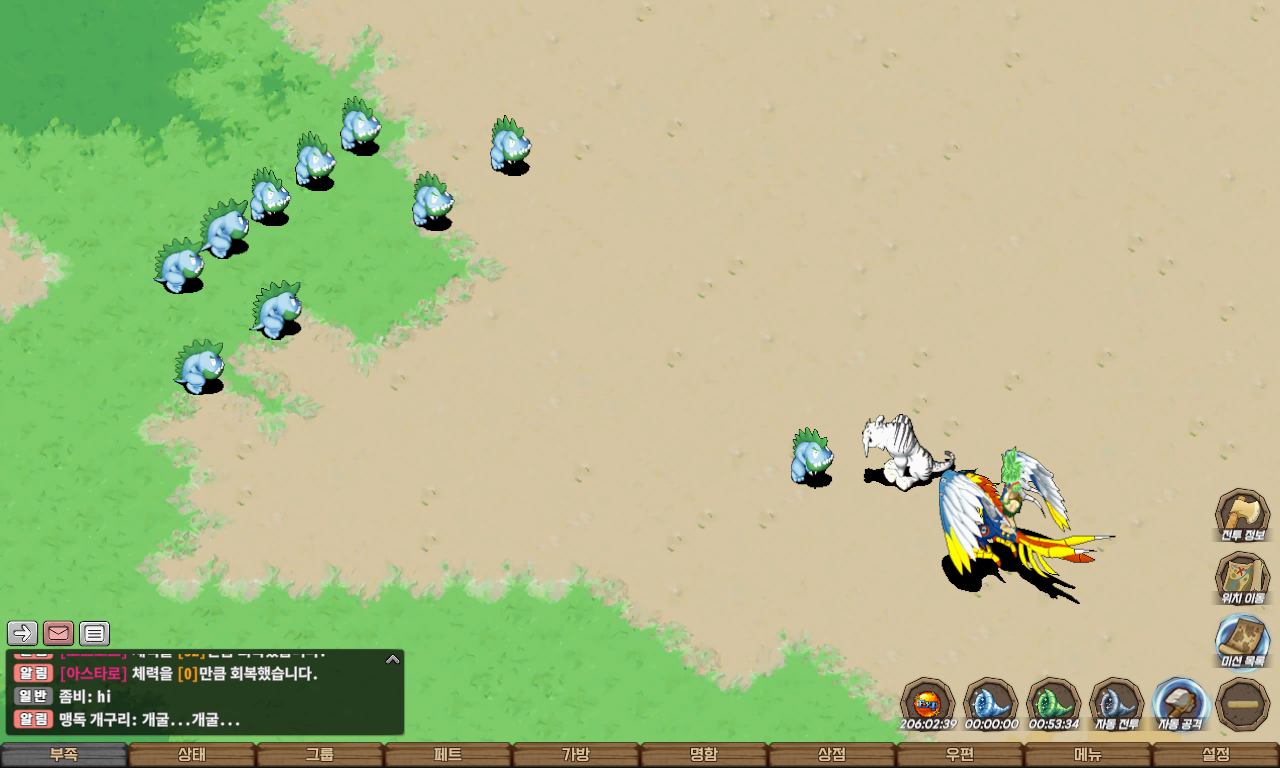Click the pink envelope chat button

coord(58,633)
